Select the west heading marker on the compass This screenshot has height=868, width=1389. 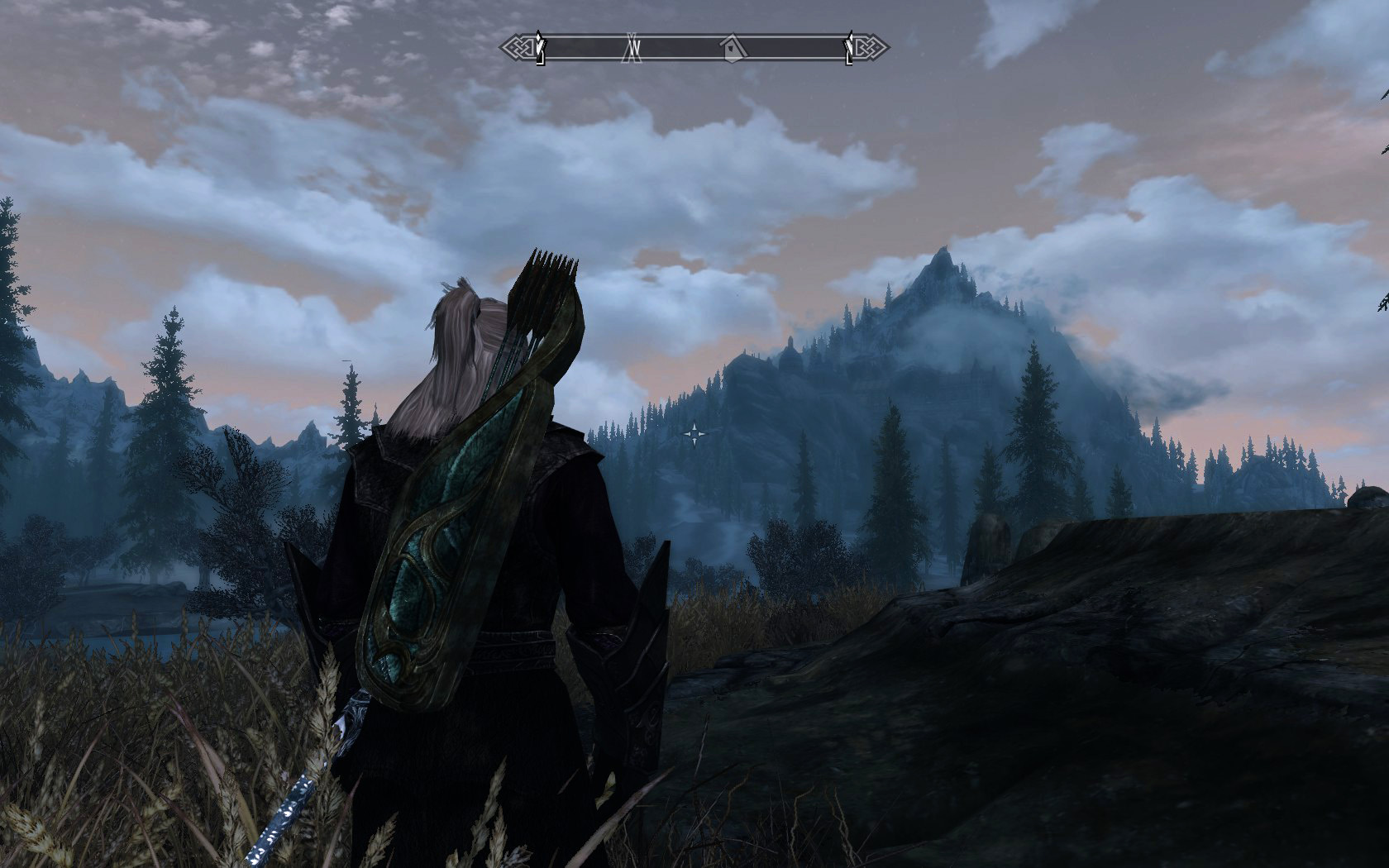(633, 48)
